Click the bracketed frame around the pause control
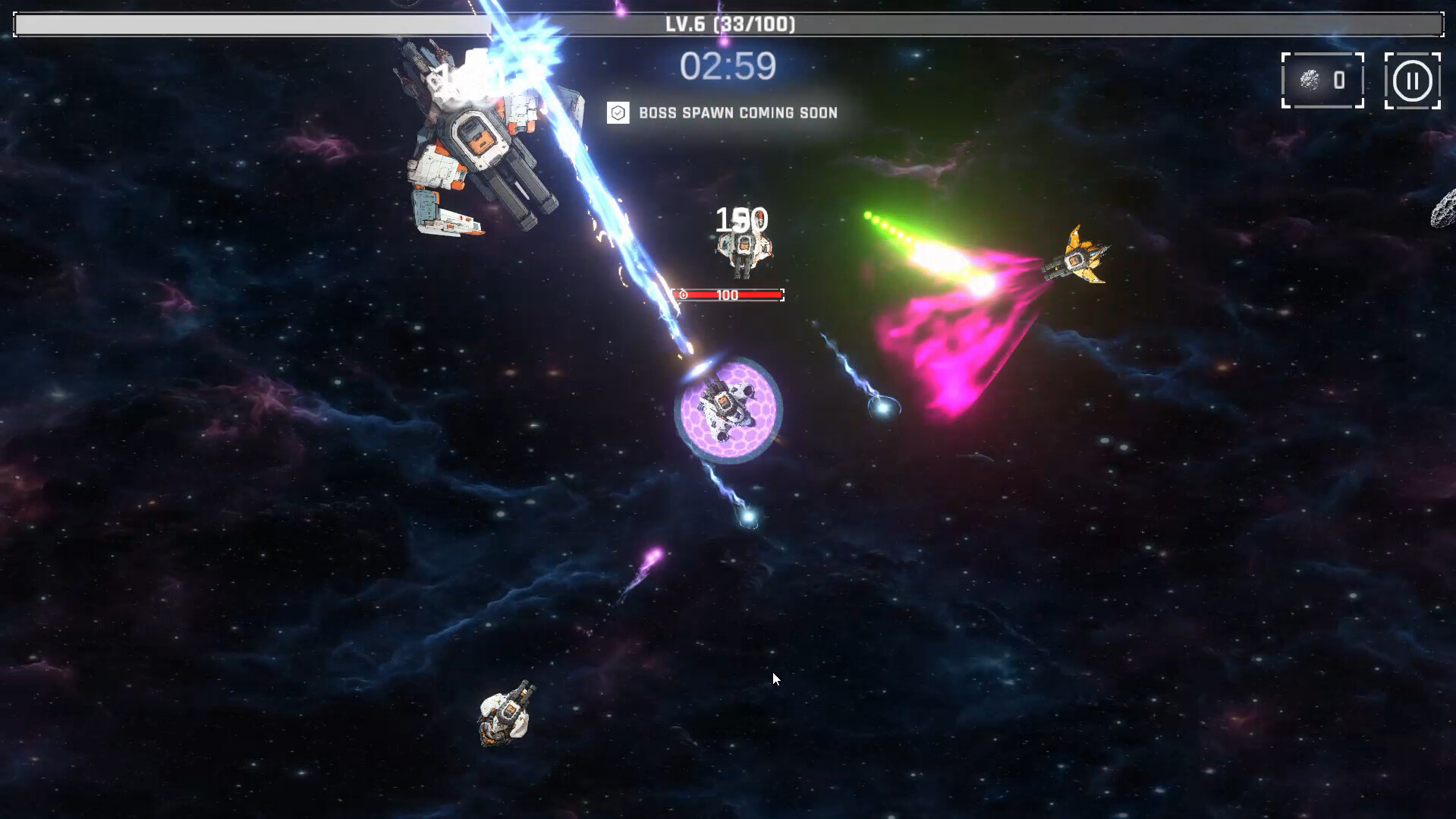 1412,80
